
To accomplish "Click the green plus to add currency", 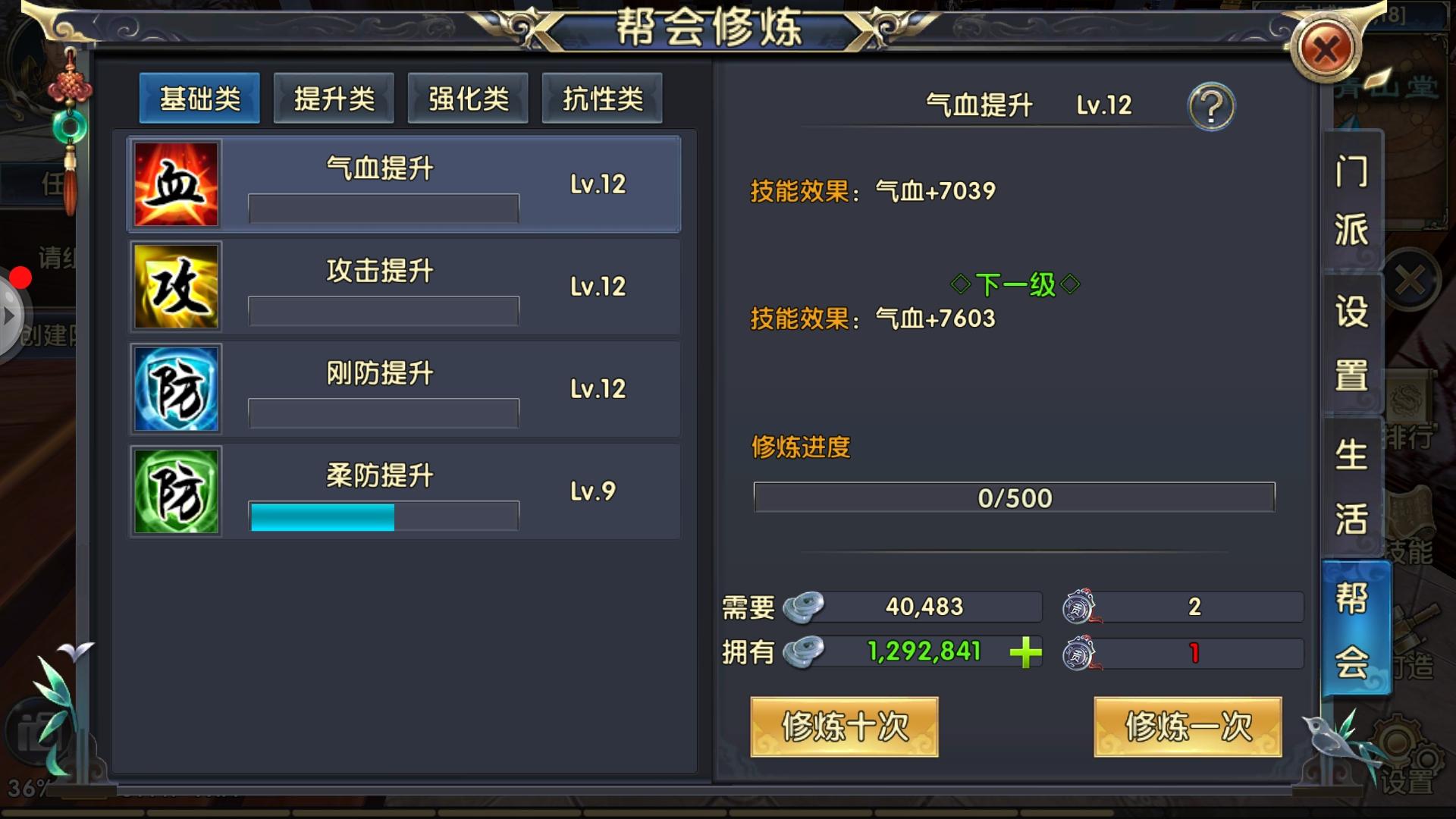I will [x=1025, y=654].
